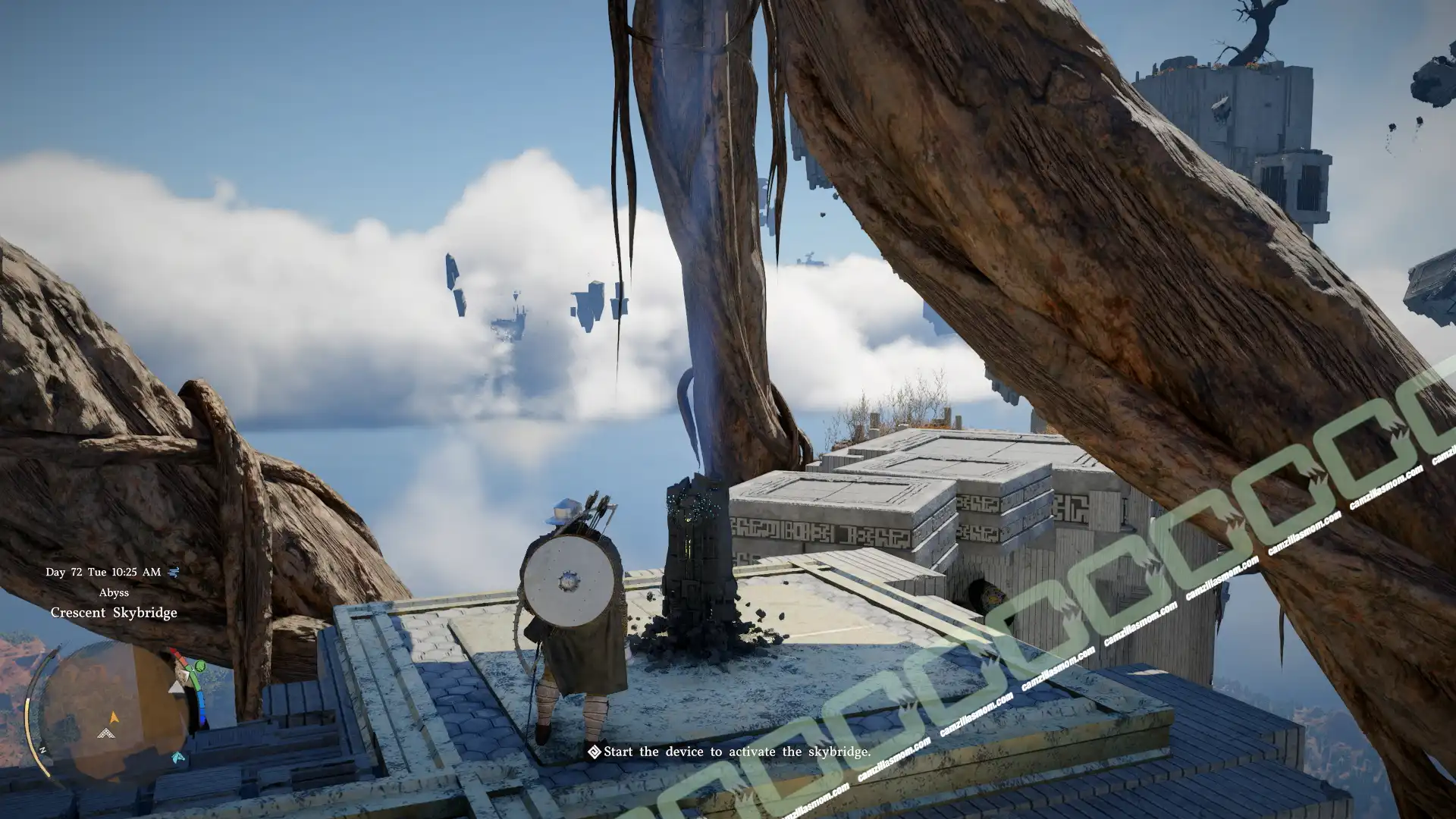Screen dimensions: 1456x819
Task: Click the green circular marker beside the minimap
Action: click(200, 667)
